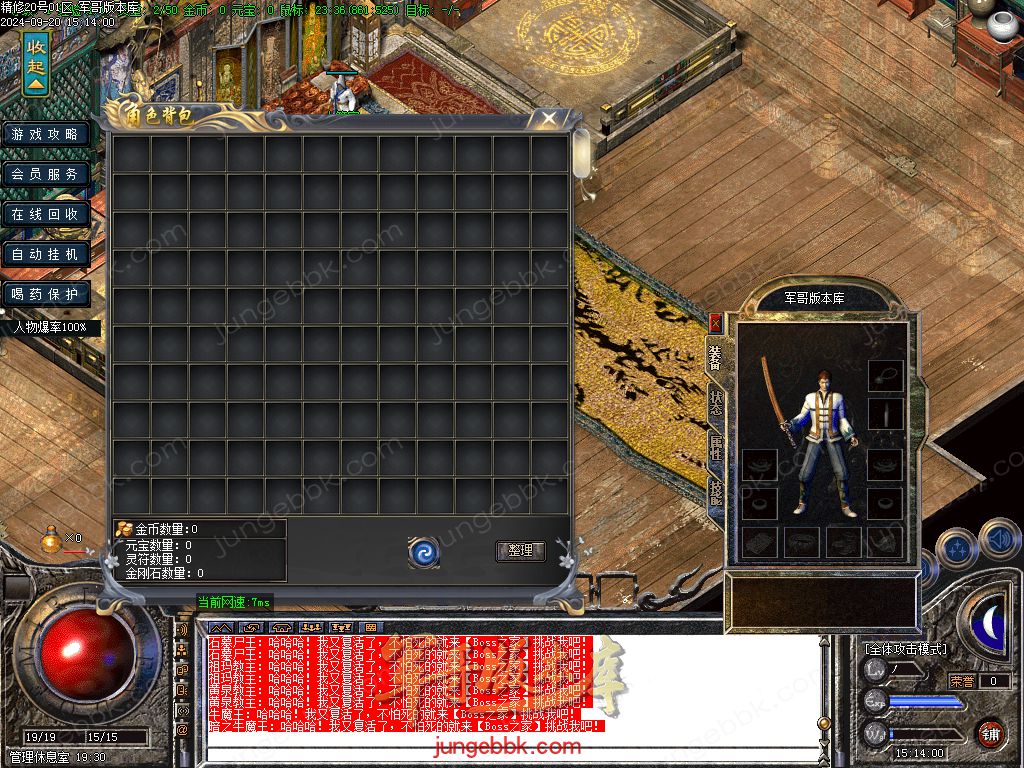Select the 在线回收 online recycle button
The image size is (1024, 768).
point(45,214)
